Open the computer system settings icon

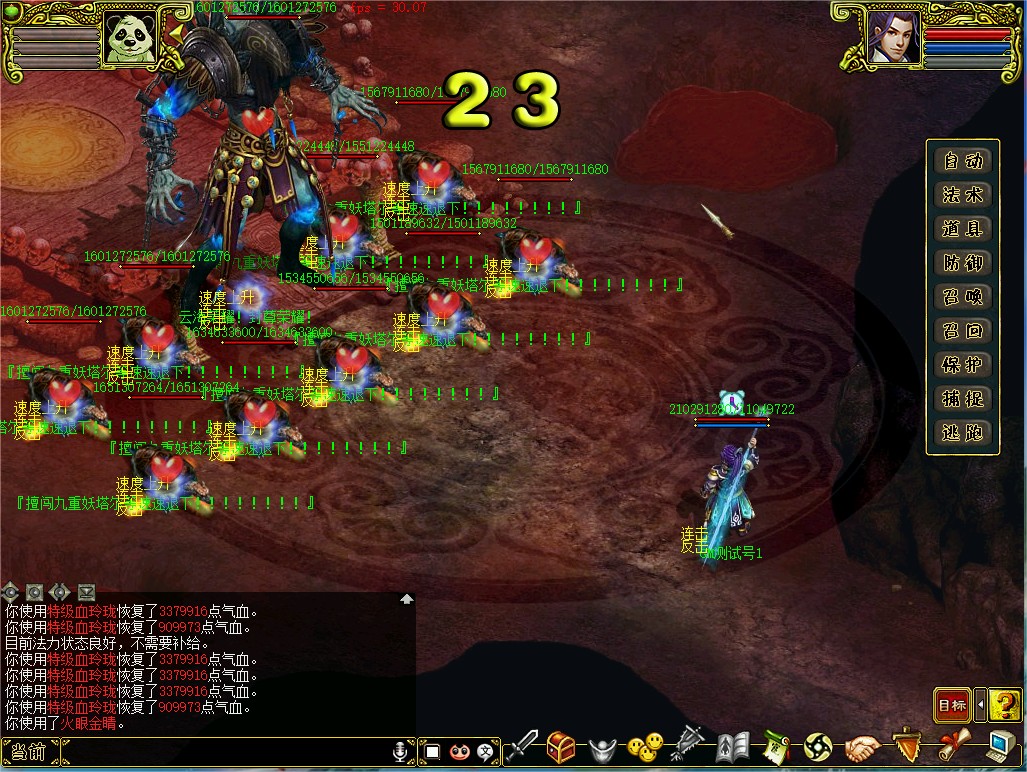1000,747
